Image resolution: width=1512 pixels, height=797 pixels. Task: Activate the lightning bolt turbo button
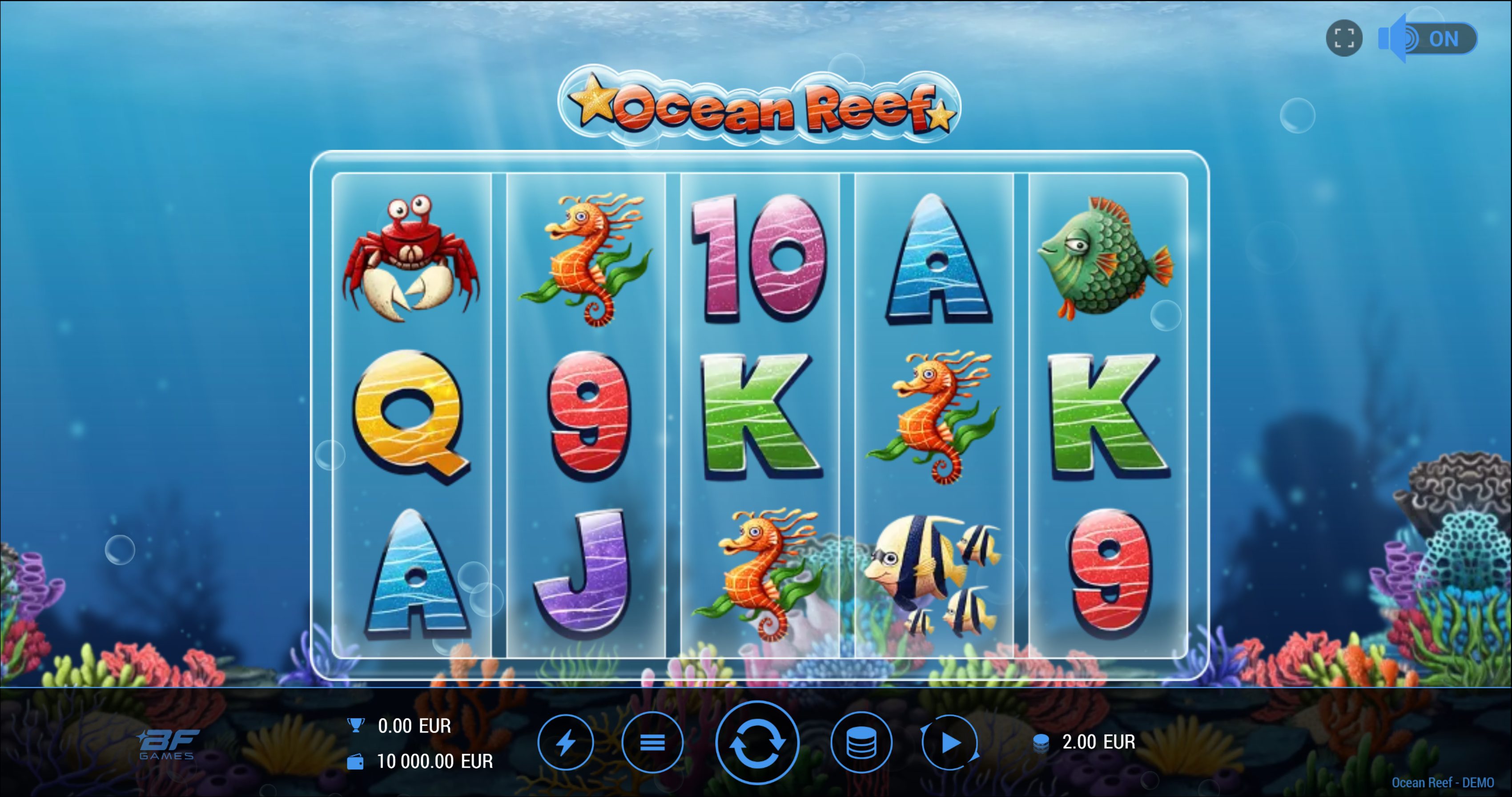point(565,742)
